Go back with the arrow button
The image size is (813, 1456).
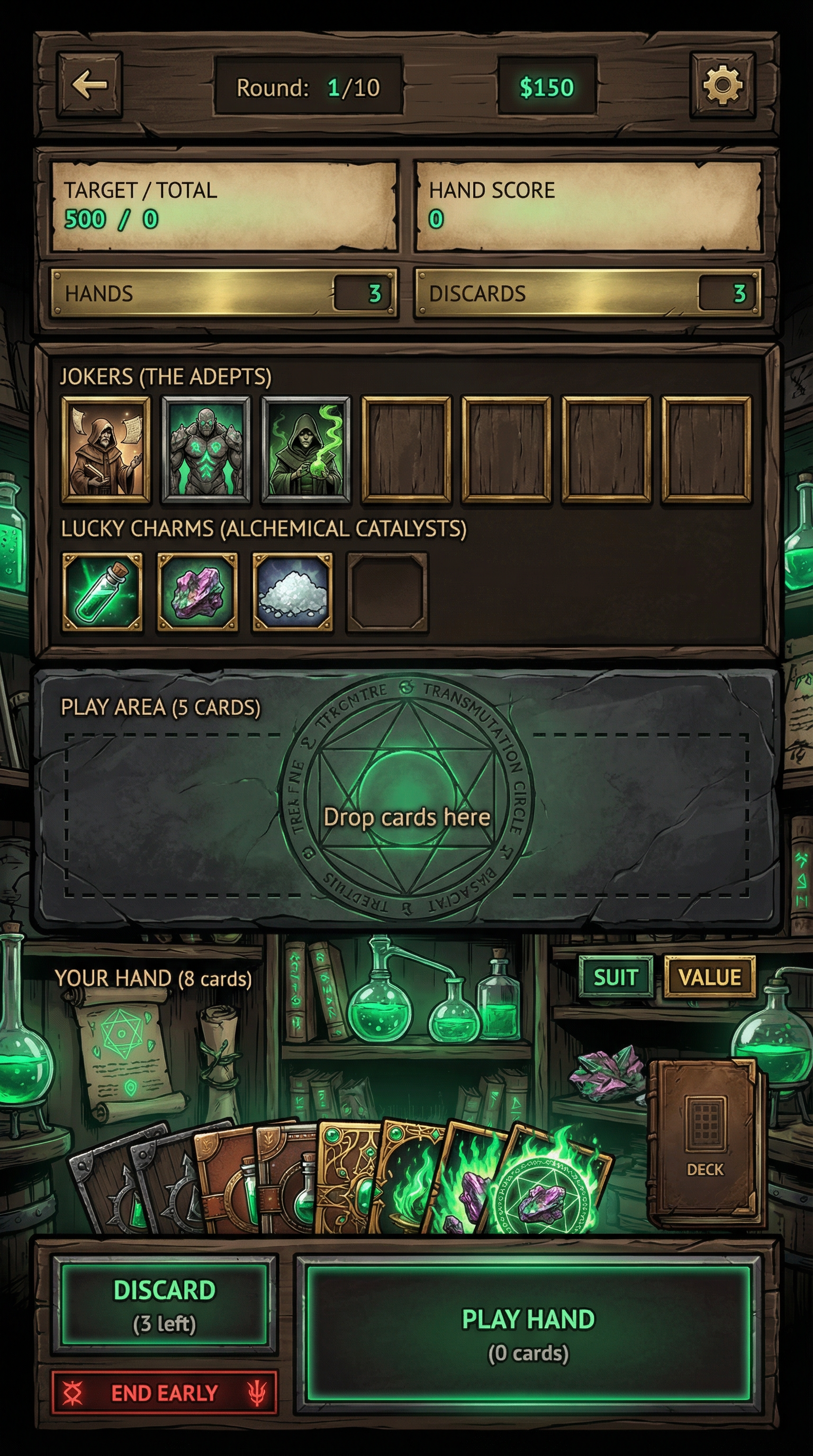(x=89, y=85)
